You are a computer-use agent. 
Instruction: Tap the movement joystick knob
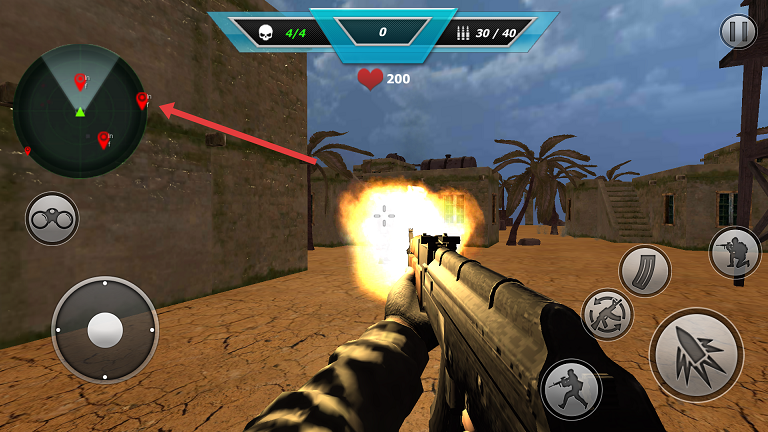104,329
